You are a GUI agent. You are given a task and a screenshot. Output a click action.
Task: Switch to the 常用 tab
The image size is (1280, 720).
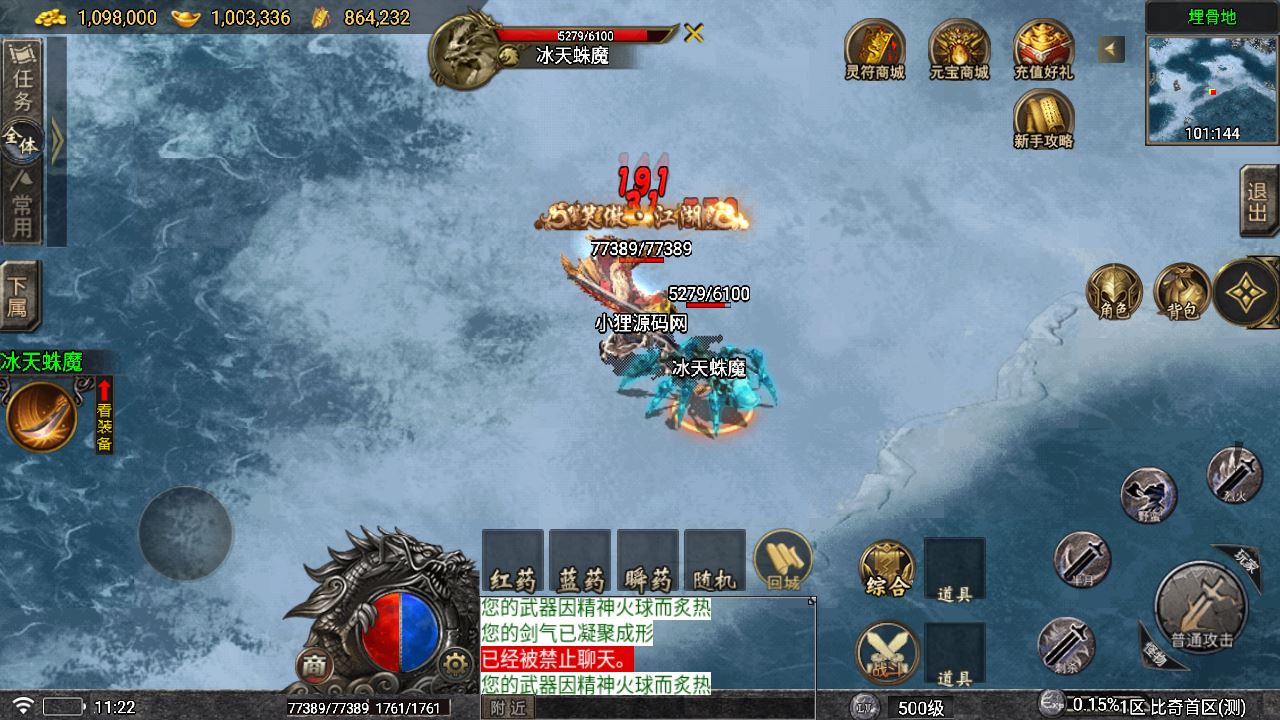pos(22,205)
